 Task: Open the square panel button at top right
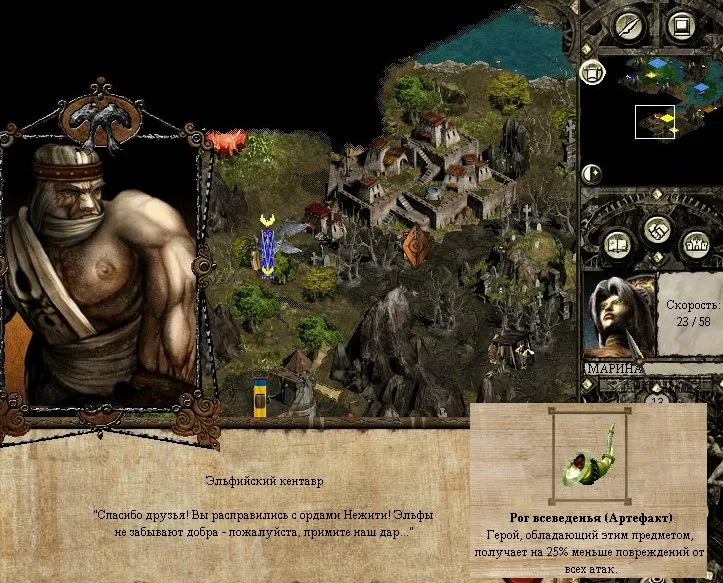681,25
